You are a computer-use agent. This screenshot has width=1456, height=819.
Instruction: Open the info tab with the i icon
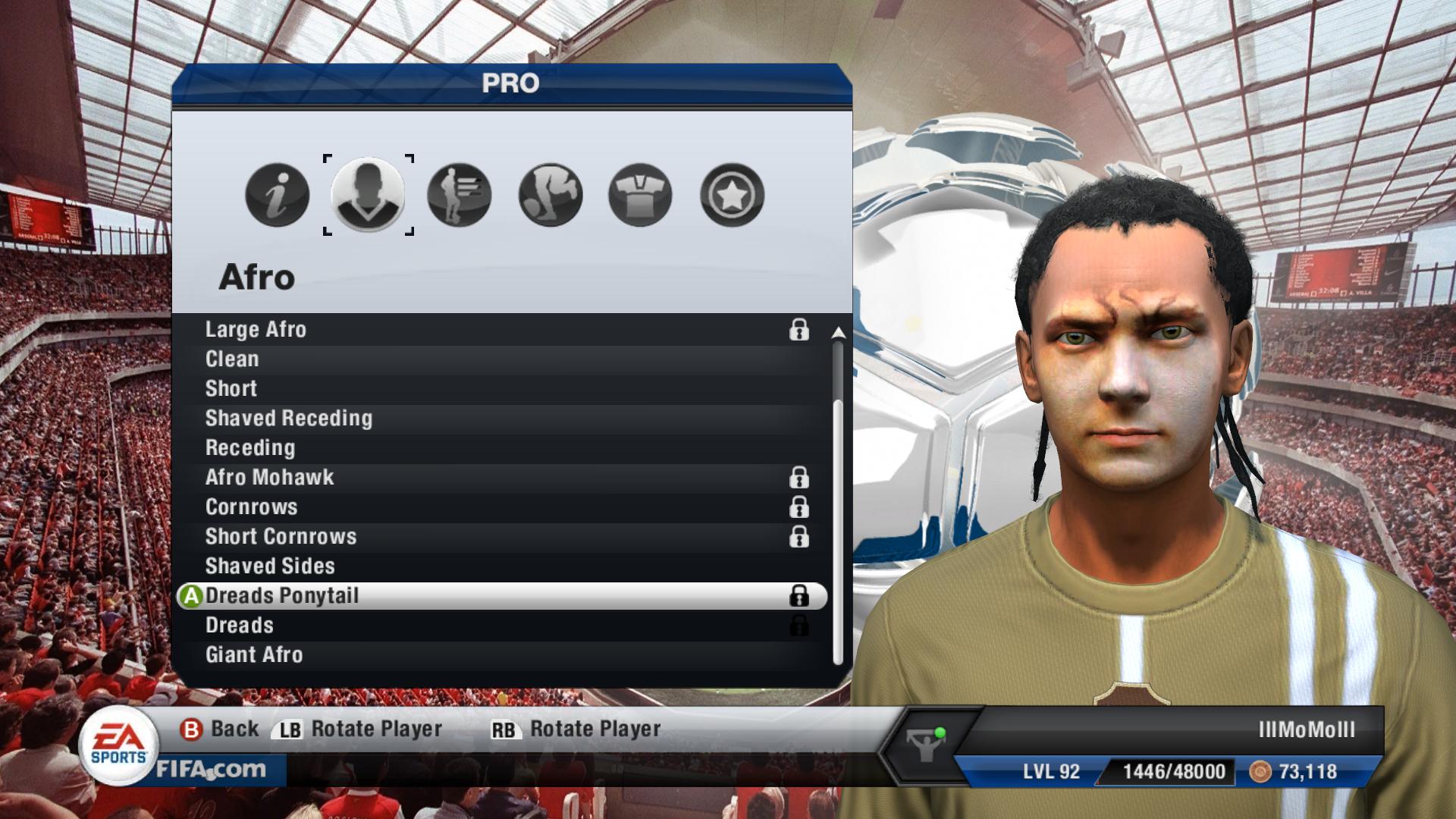click(x=278, y=195)
